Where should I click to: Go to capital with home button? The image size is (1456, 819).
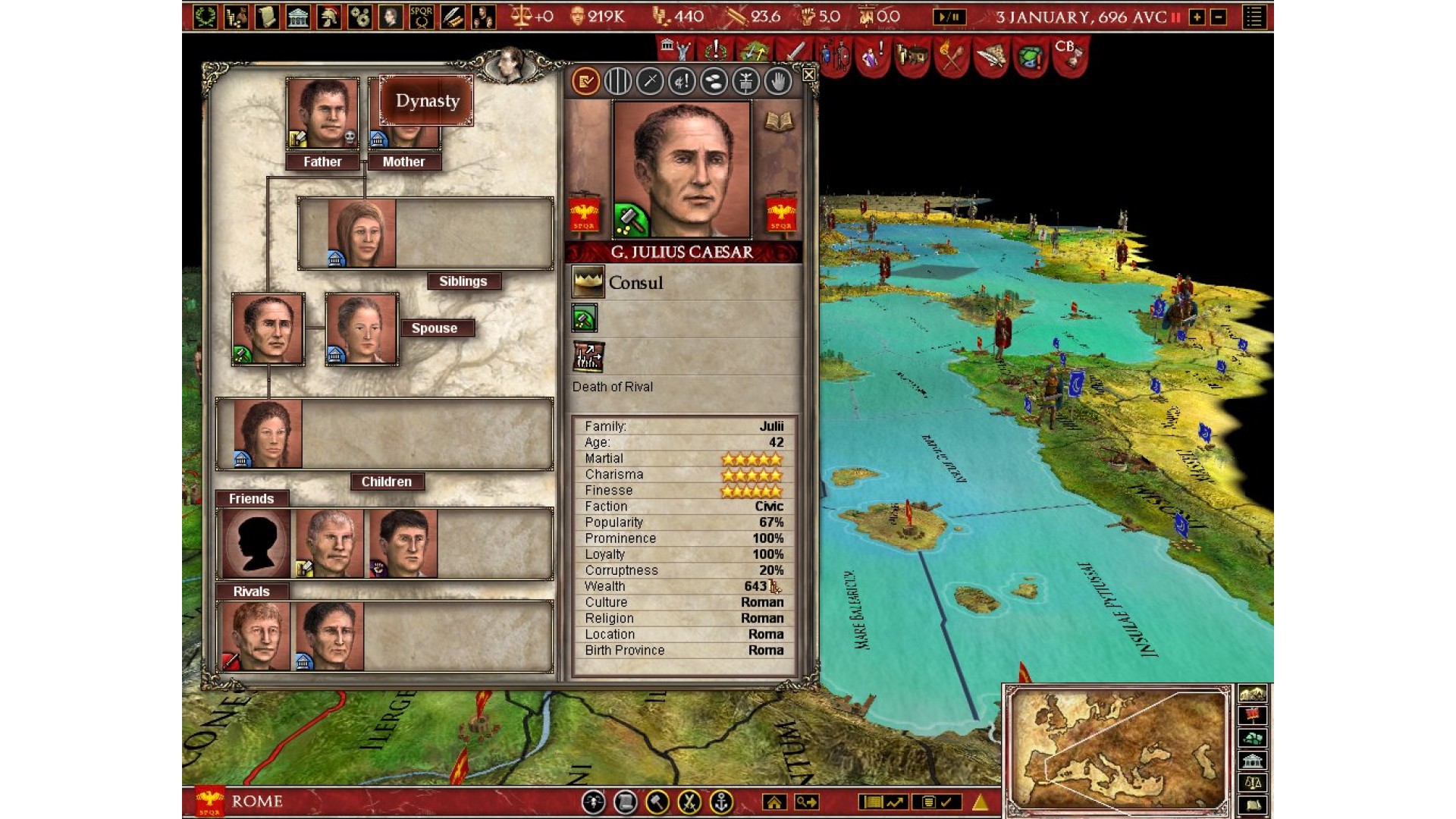coord(774,802)
